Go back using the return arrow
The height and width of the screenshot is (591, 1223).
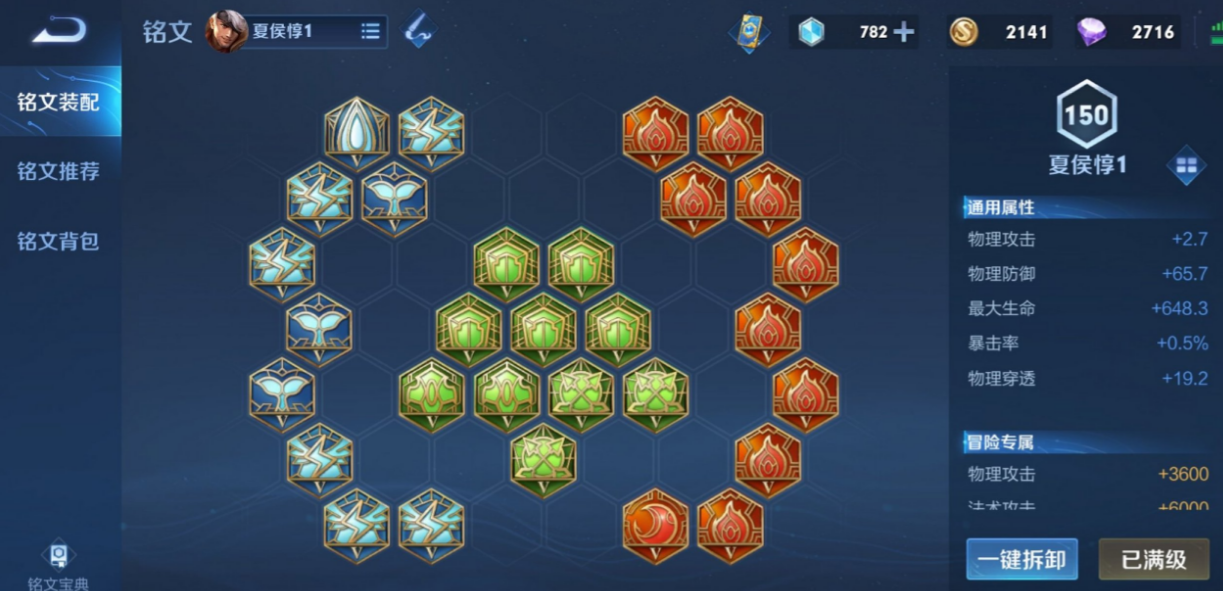(x=58, y=31)
